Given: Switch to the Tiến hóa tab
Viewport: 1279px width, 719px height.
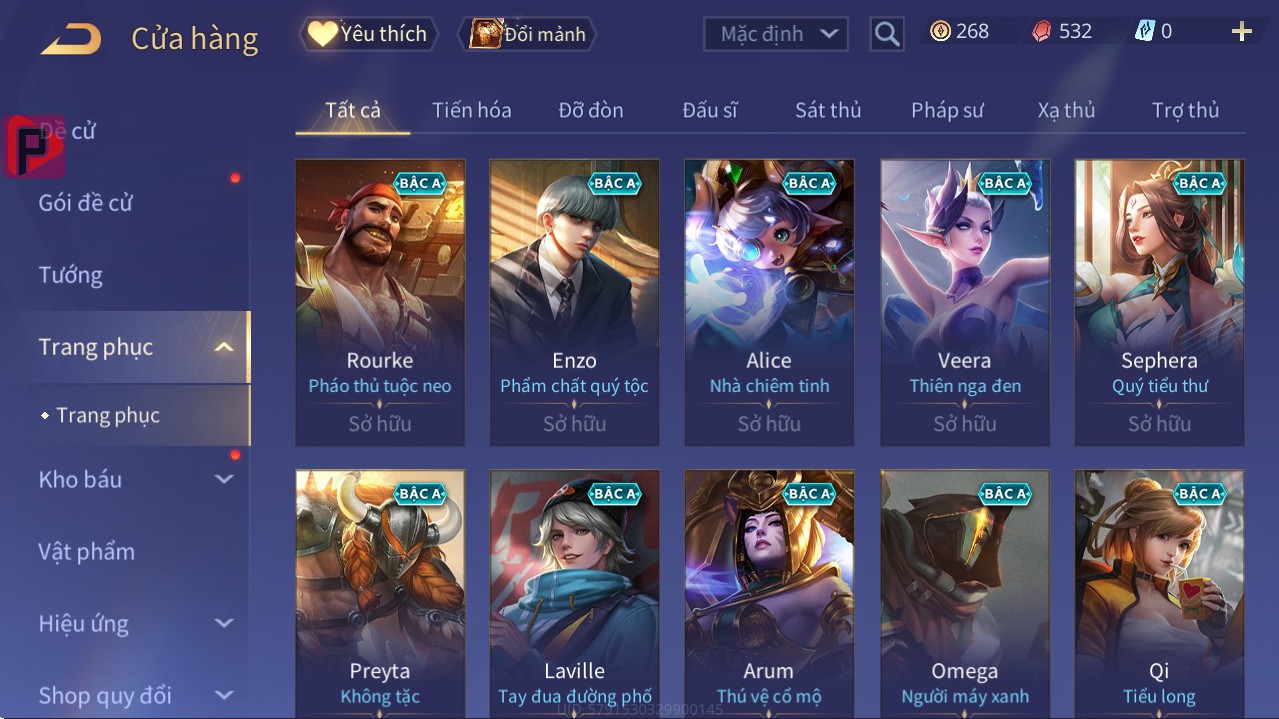Looking at the screenshot, I should pos(471,110).
